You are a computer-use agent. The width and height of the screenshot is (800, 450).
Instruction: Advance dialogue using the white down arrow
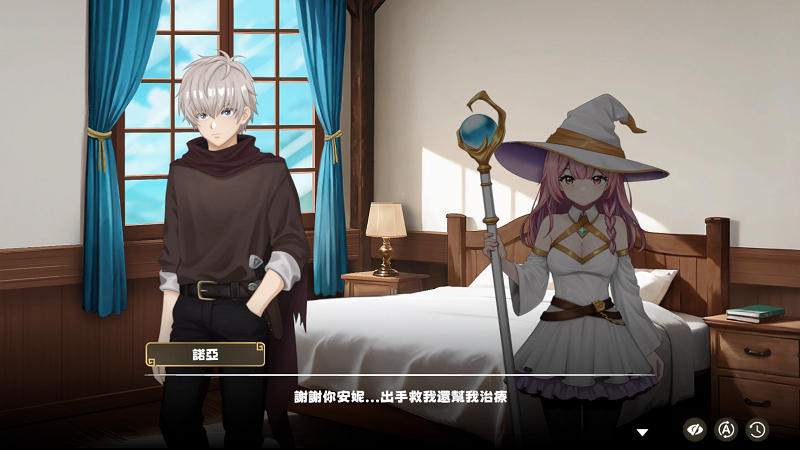(643, 432)
